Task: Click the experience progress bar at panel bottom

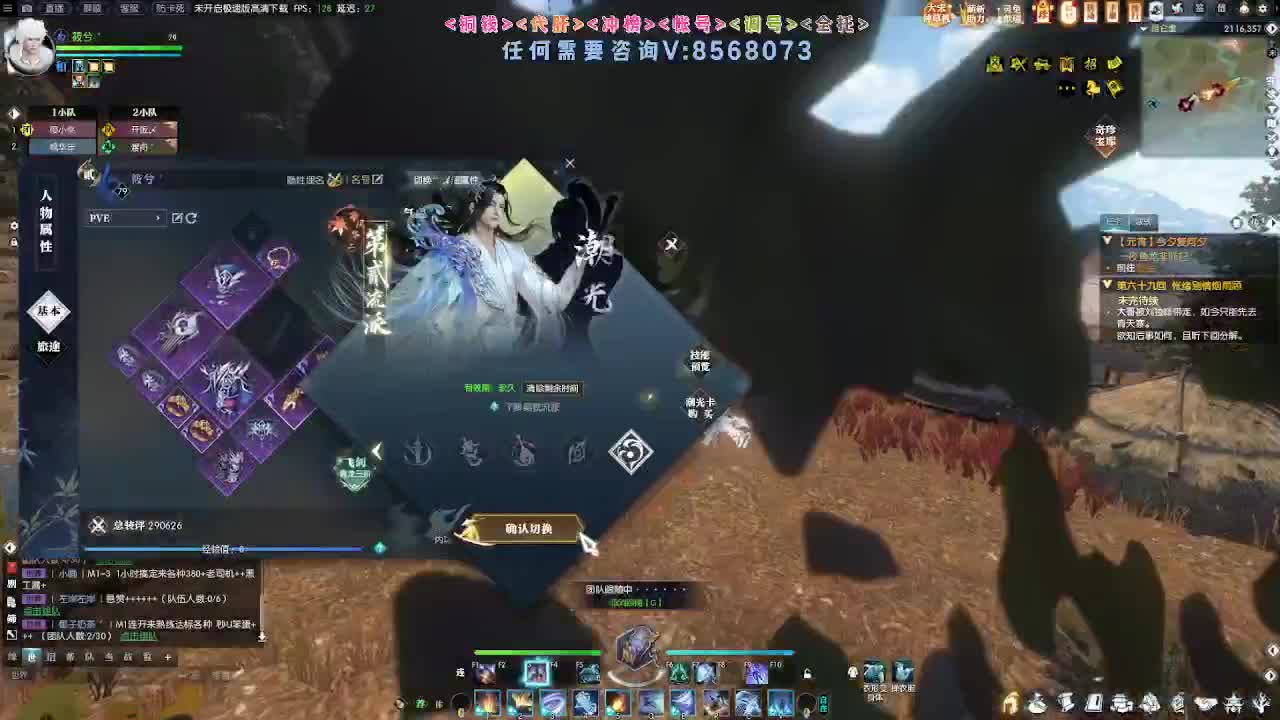Action: (220, 548)
